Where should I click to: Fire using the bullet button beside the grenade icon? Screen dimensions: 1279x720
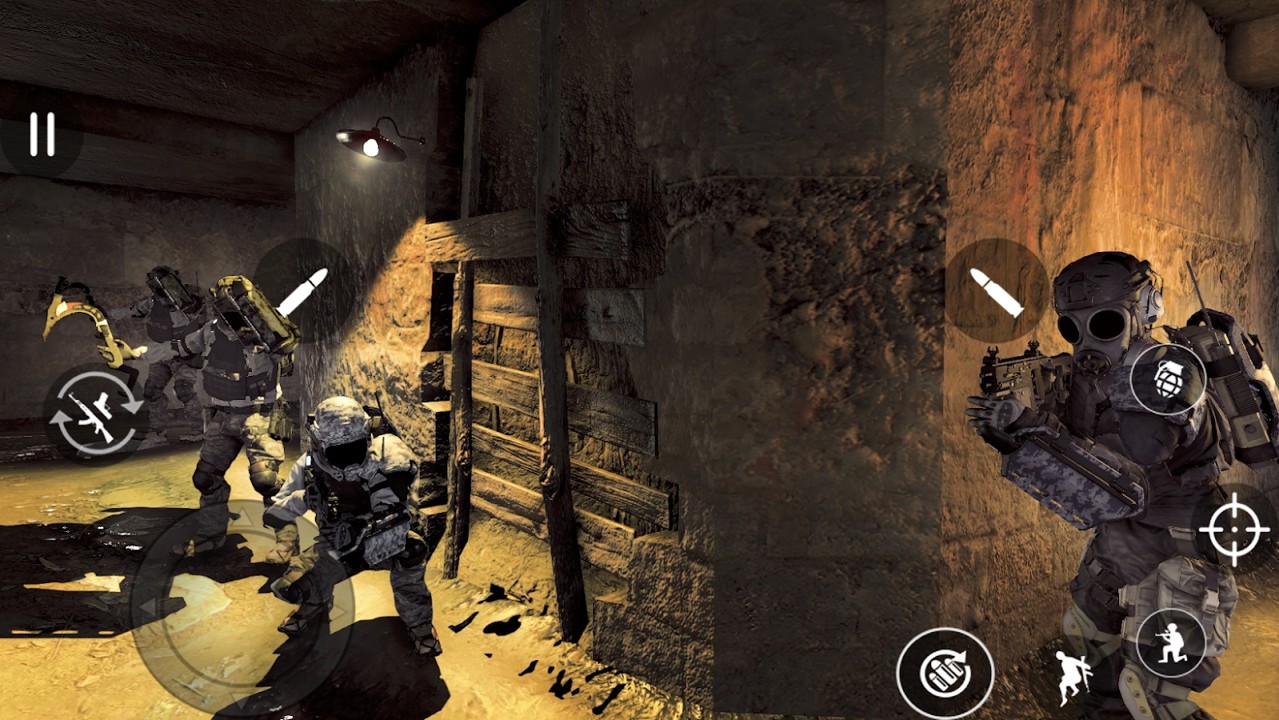pos(997,290)
